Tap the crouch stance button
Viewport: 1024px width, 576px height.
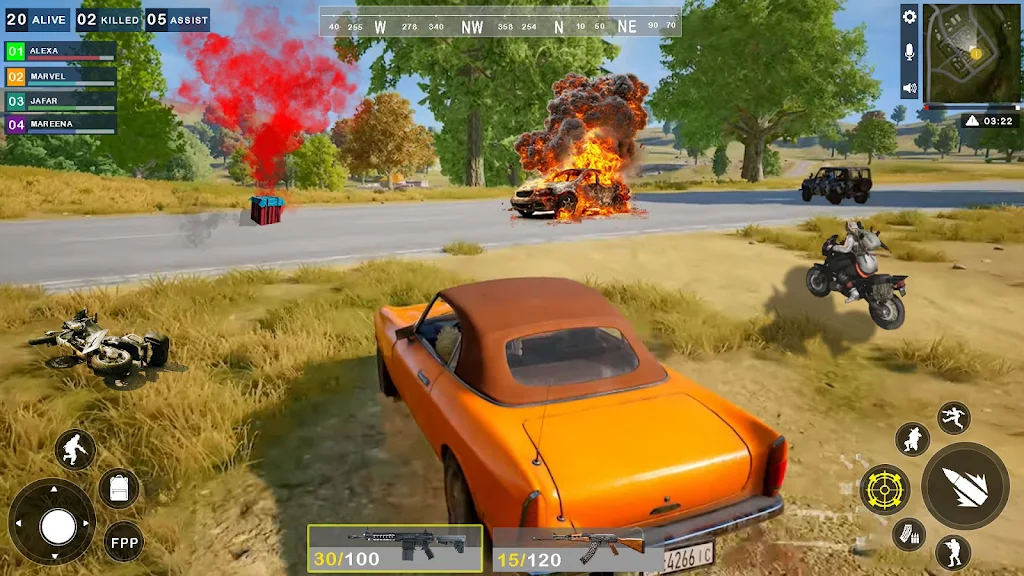tap(912, 438)
